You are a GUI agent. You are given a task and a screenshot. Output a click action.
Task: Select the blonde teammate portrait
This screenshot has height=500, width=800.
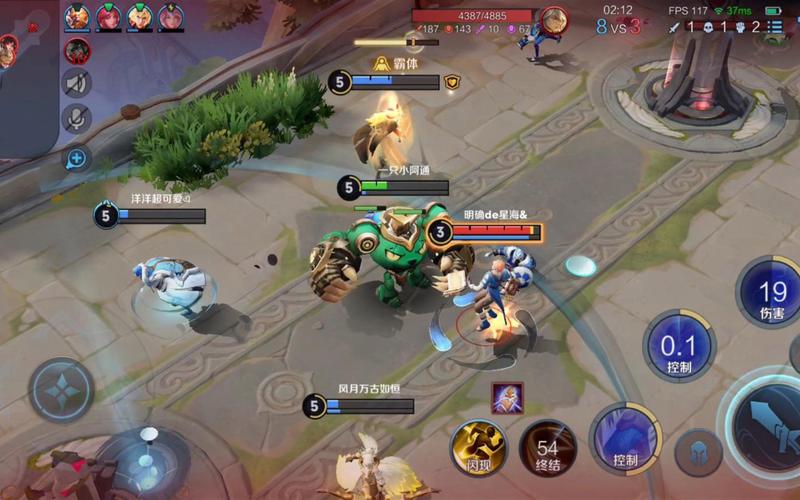(x=139, y=17)
